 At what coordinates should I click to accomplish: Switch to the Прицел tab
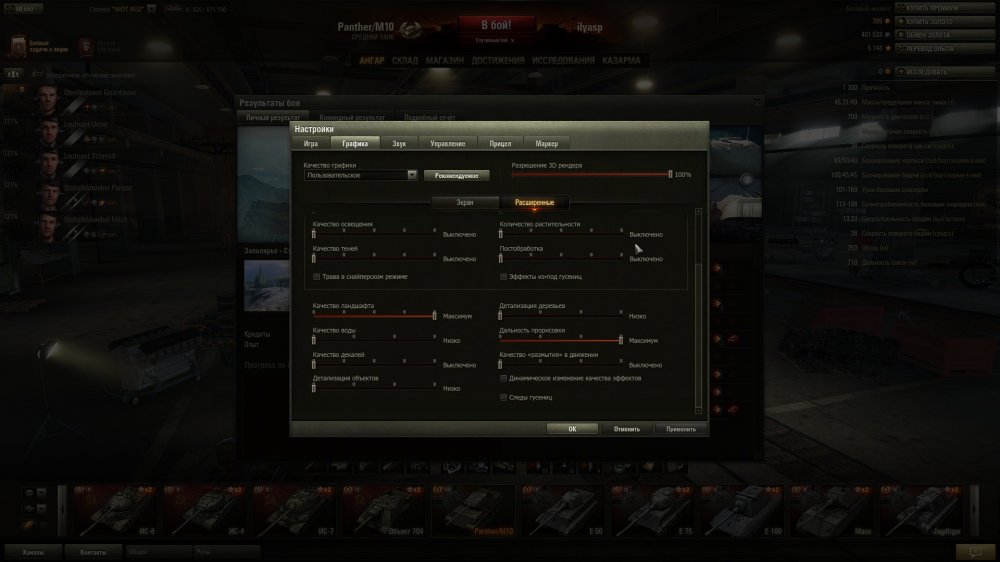click(x=500, y=144)
